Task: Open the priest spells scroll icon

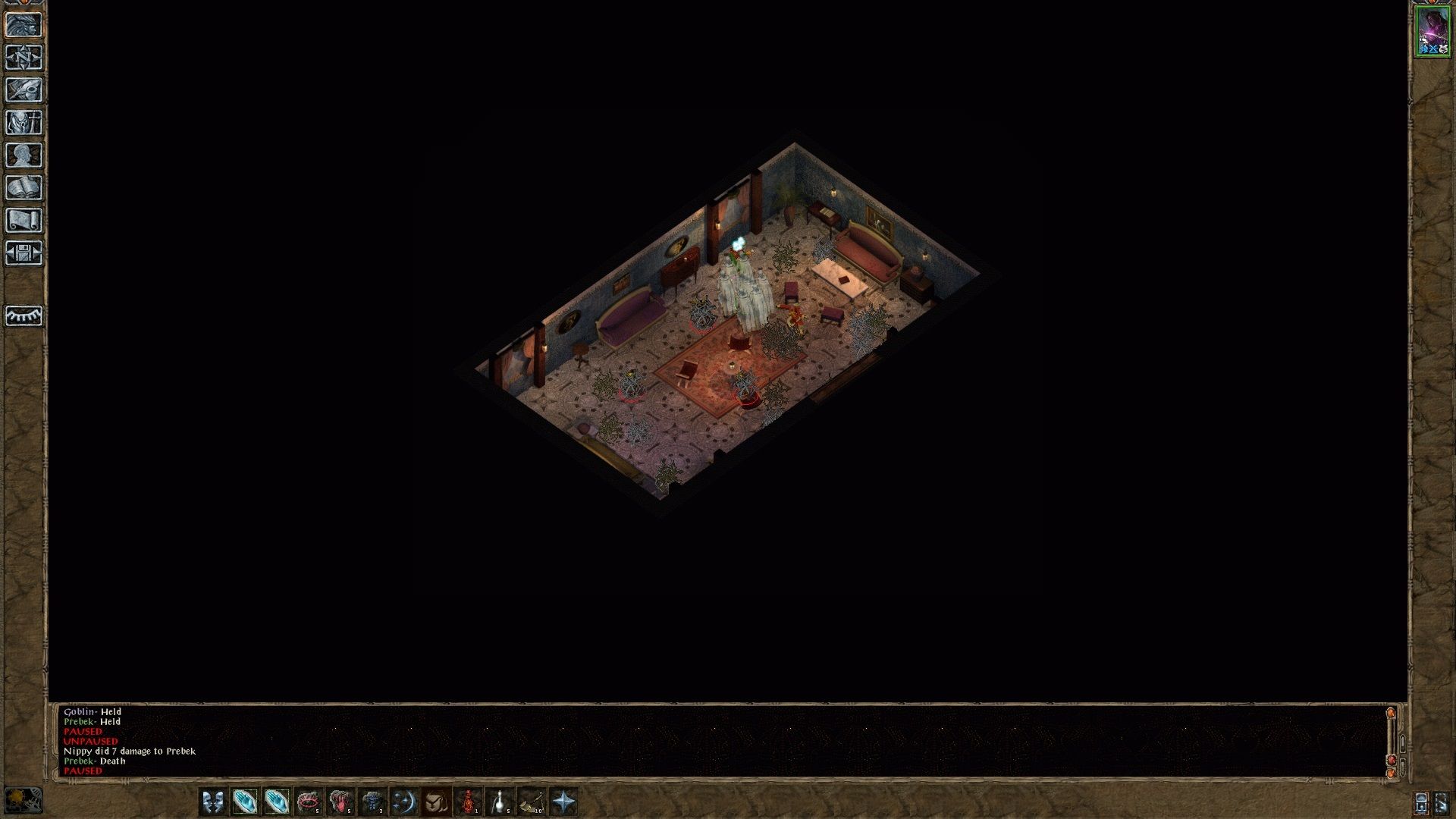Action: (25, 219)
